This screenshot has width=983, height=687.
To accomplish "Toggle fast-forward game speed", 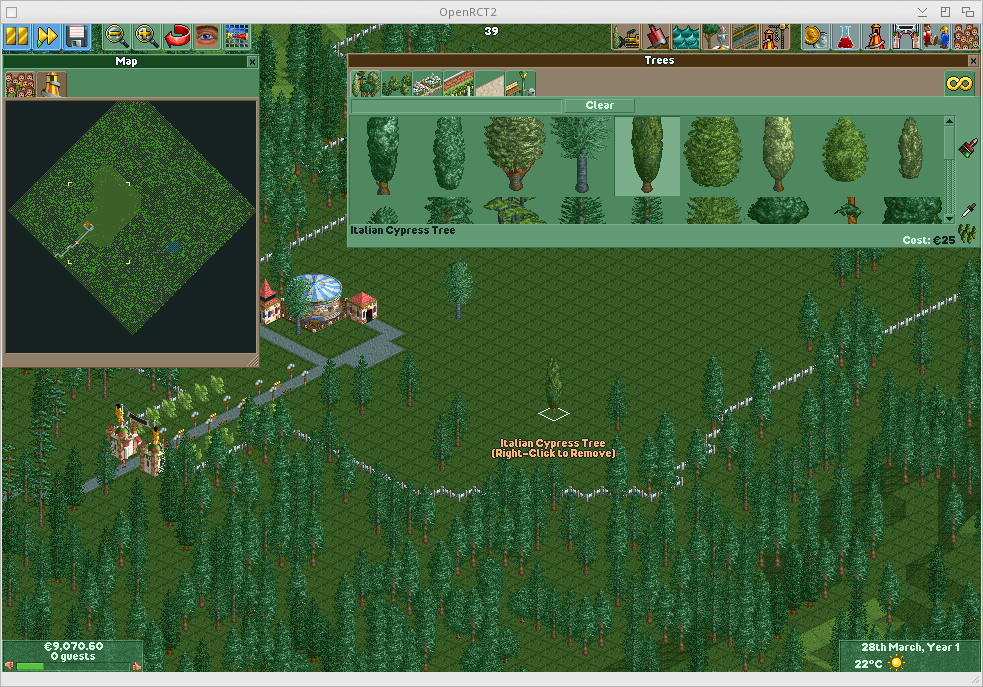I will pyautogui.click(x=46, y=38).
